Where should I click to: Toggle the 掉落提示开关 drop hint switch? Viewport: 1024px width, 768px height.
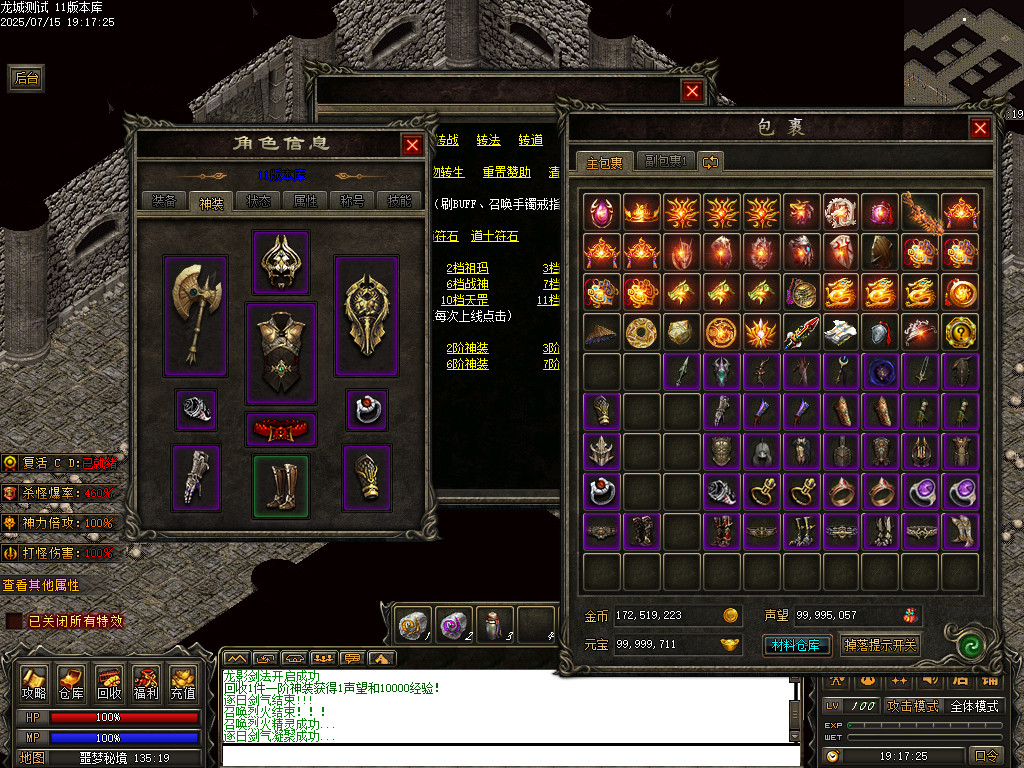879,645
